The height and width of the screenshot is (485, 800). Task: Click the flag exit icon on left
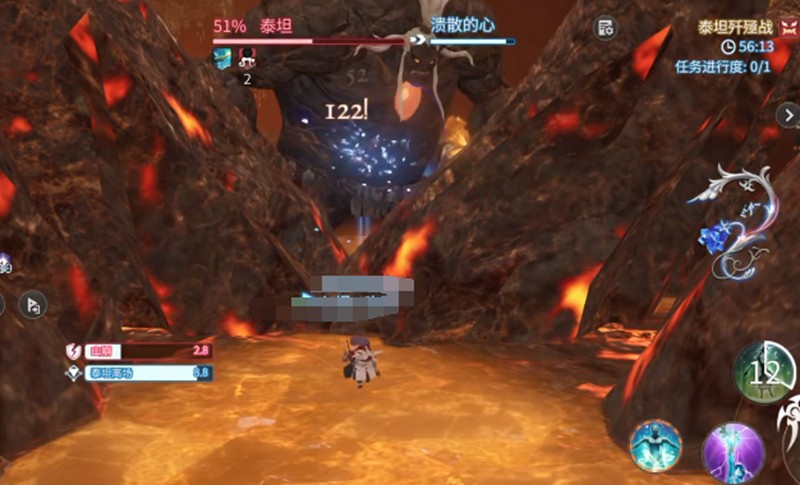pyautogui.click(x=33, y=304)
